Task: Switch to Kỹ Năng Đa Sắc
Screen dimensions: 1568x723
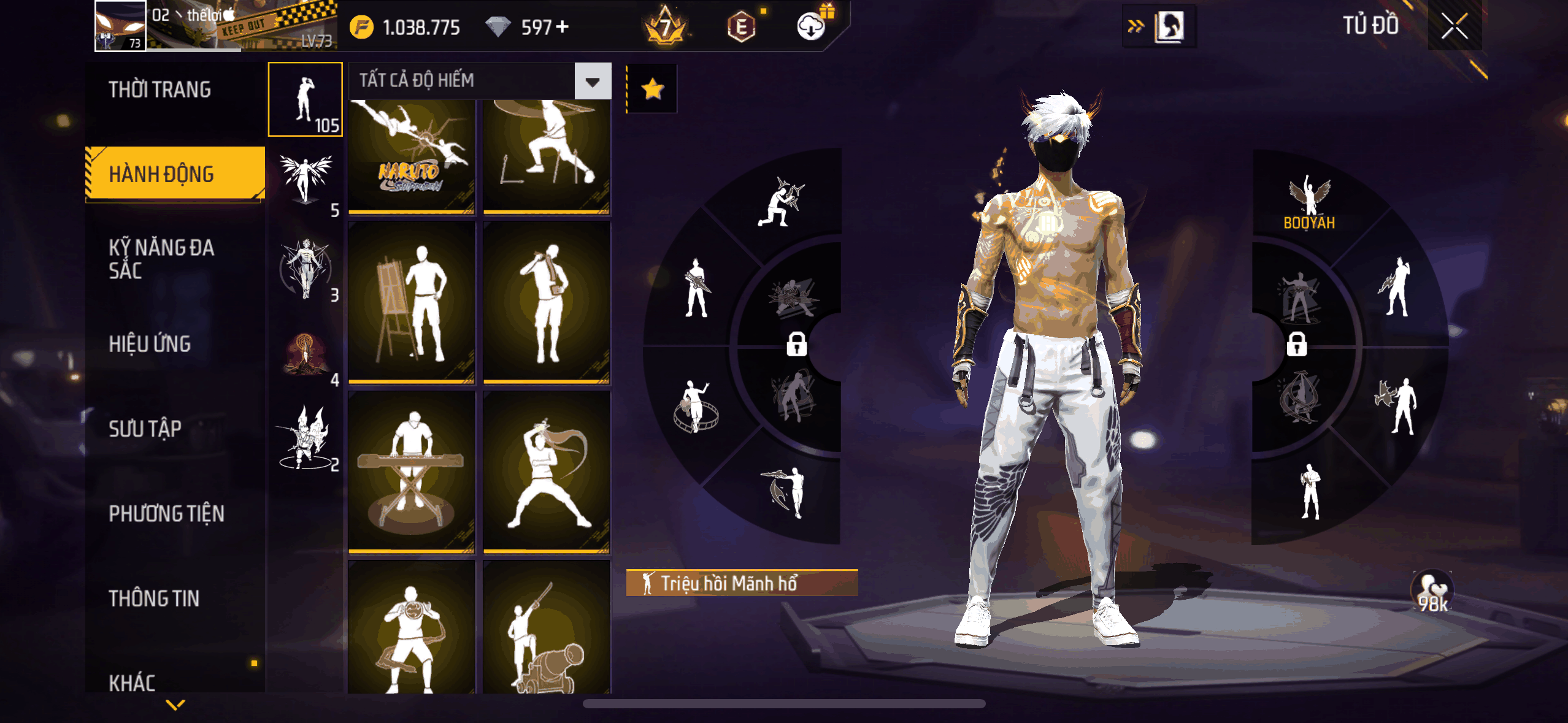Action: pyautogui.click(x=161, y=259)
